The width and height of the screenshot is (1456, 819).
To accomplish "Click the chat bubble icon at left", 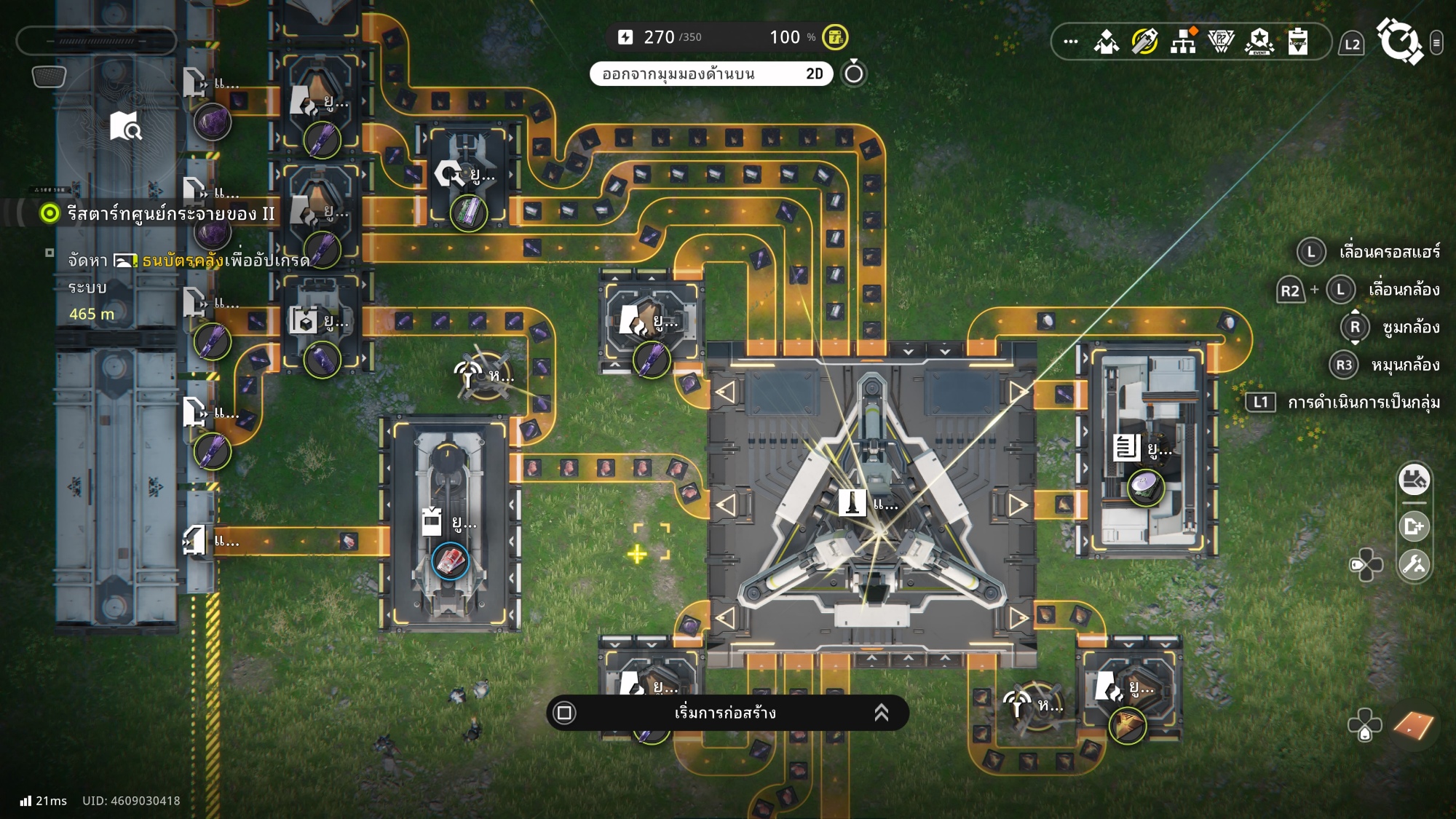I will [49, 76].
